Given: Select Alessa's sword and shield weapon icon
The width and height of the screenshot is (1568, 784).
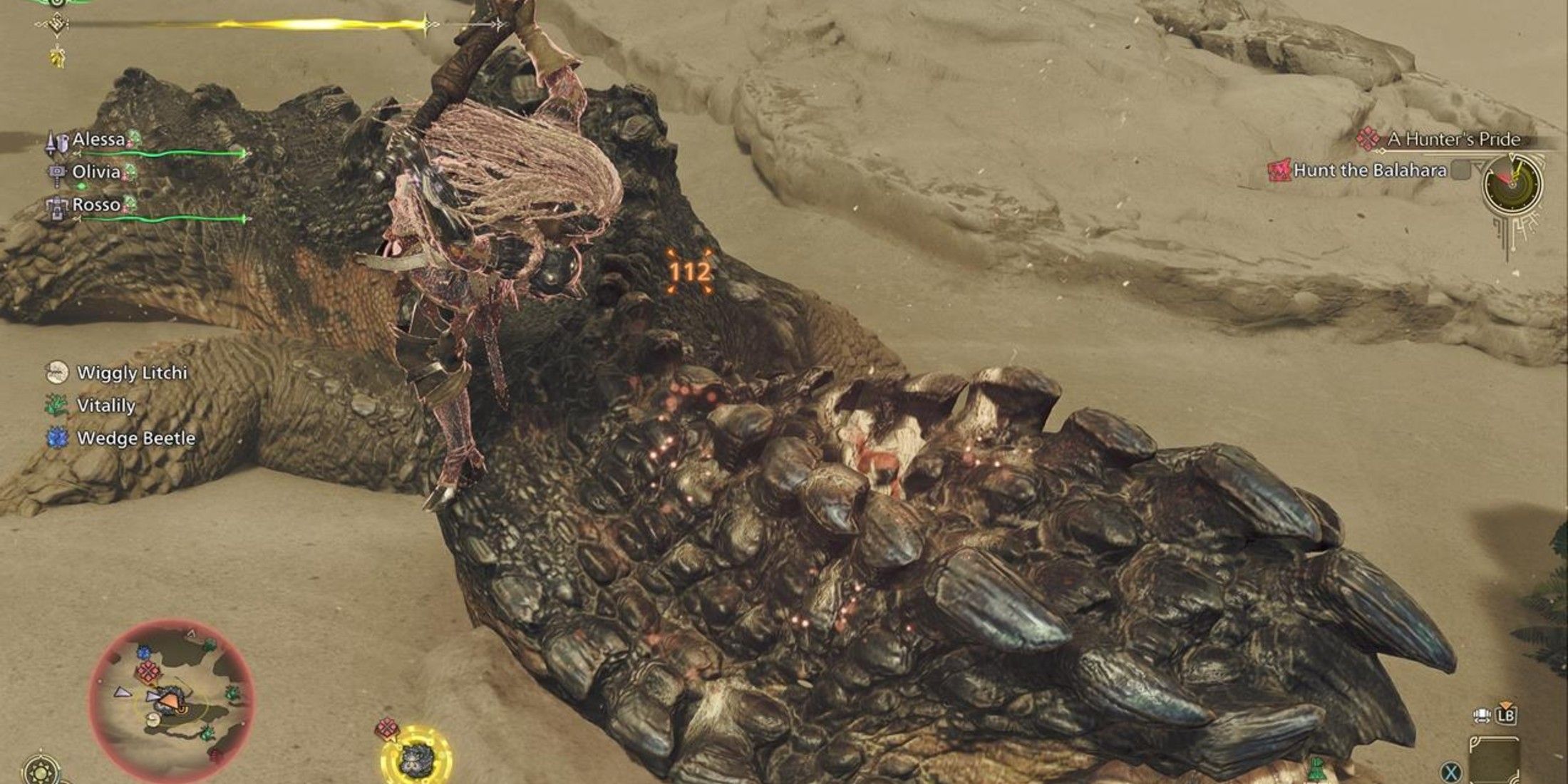Looking at the screenshot, I should click(x=58, y=142).
